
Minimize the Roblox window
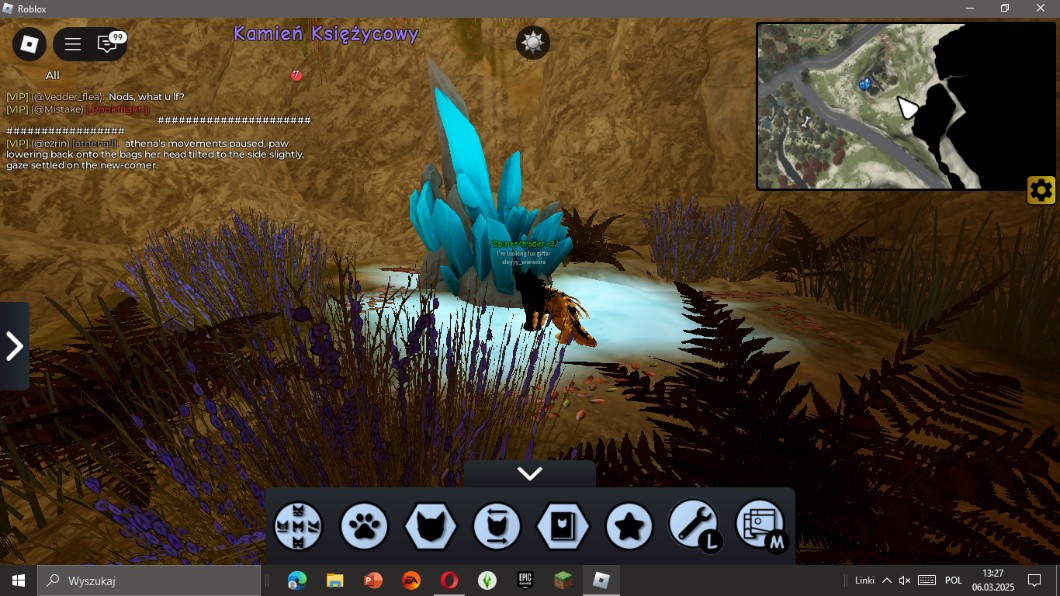[969, 8]
